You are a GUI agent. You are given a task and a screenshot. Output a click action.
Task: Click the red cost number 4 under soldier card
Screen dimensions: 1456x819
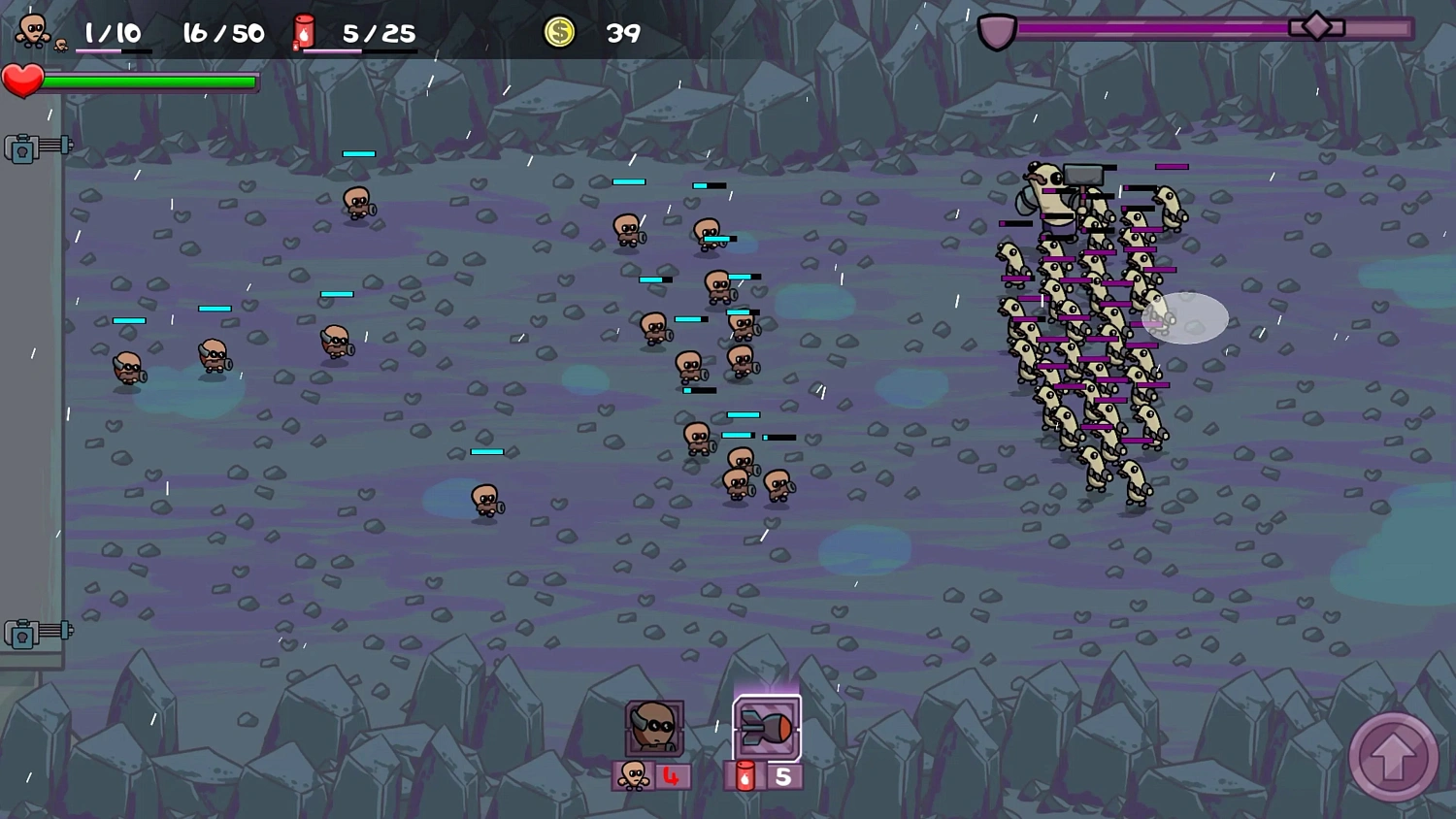click(x=669, y=776)
